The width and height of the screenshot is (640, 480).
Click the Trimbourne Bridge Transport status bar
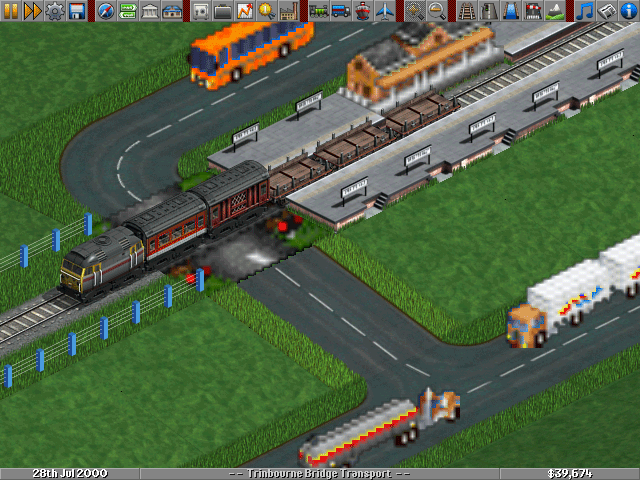tap(320, 473)
